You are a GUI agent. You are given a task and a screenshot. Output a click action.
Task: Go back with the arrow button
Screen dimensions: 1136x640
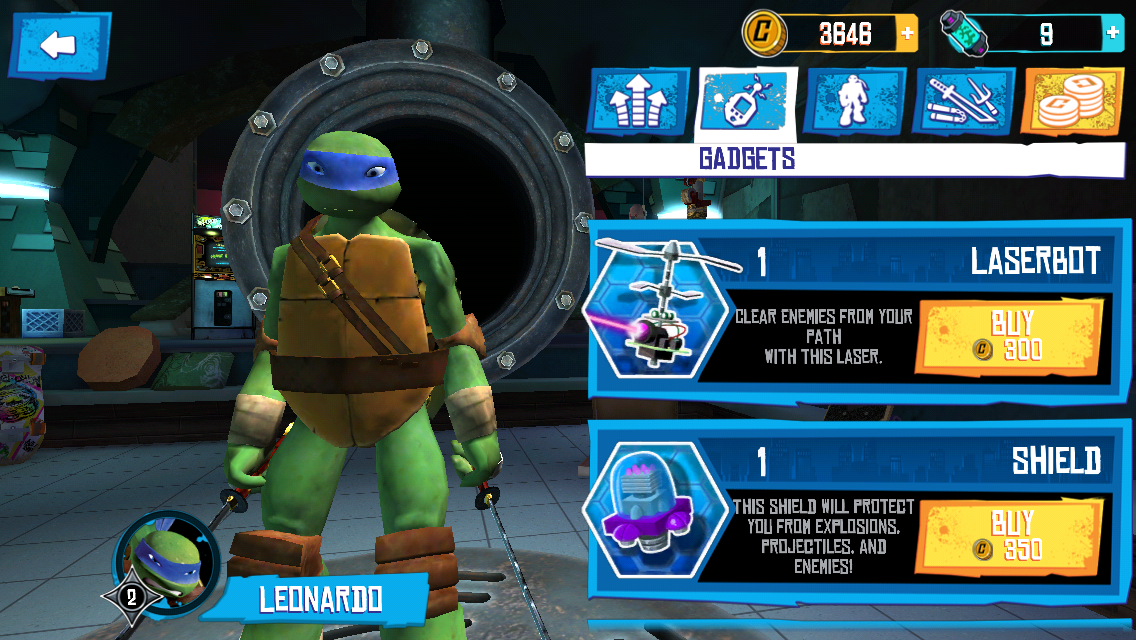(x=59, y=44)
